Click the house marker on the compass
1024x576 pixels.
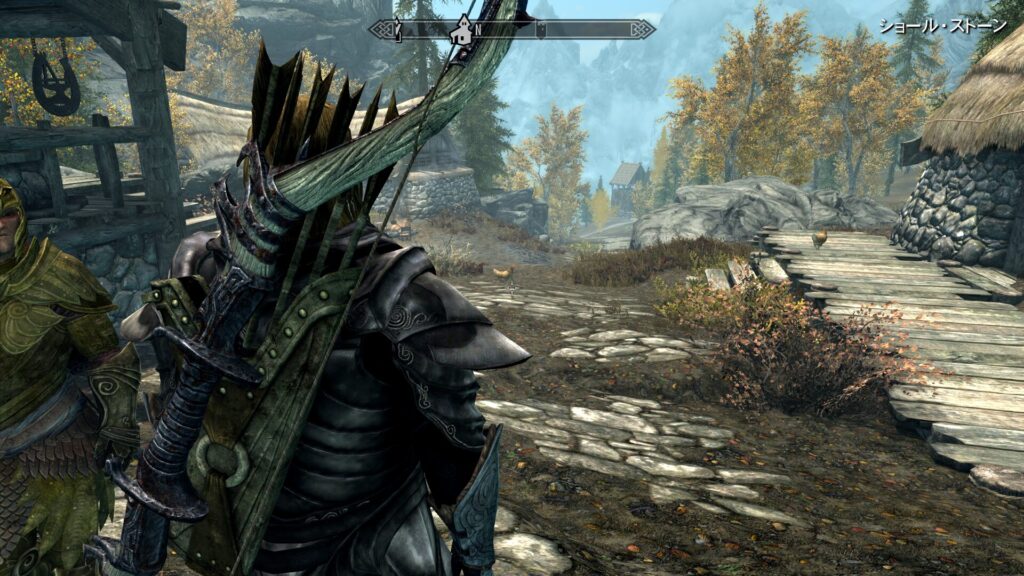(x=462, y=31)
